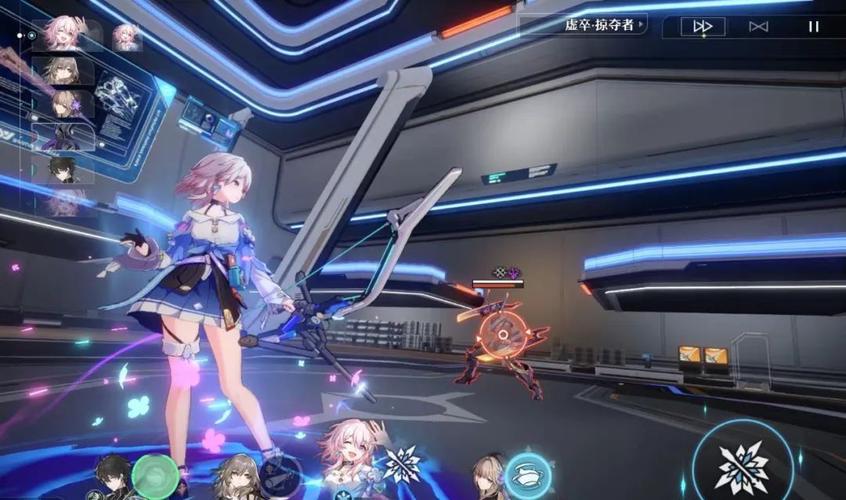Activate the dark ultimate icon beside the gray-haired character
The image size is (846, 500).
click(x=283, y=472)
